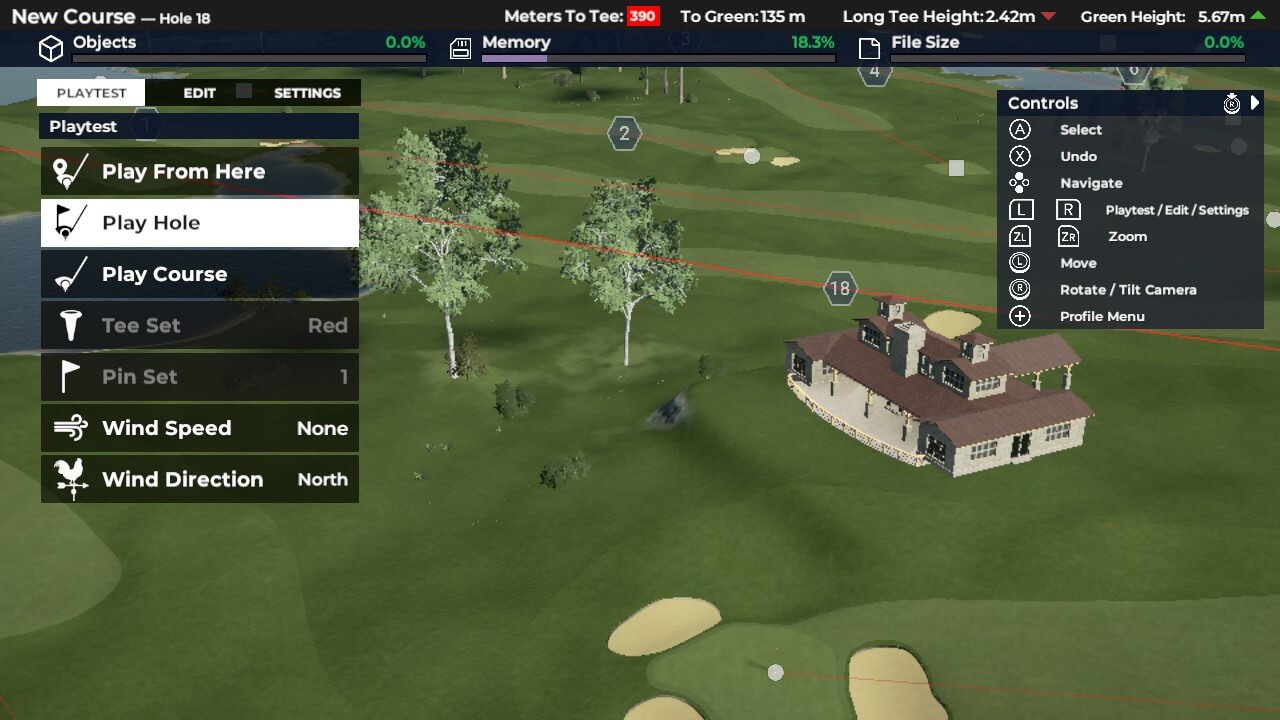Open the Edit tab
This screenshot has width=1280, height=720.
[x=199, y=93]
